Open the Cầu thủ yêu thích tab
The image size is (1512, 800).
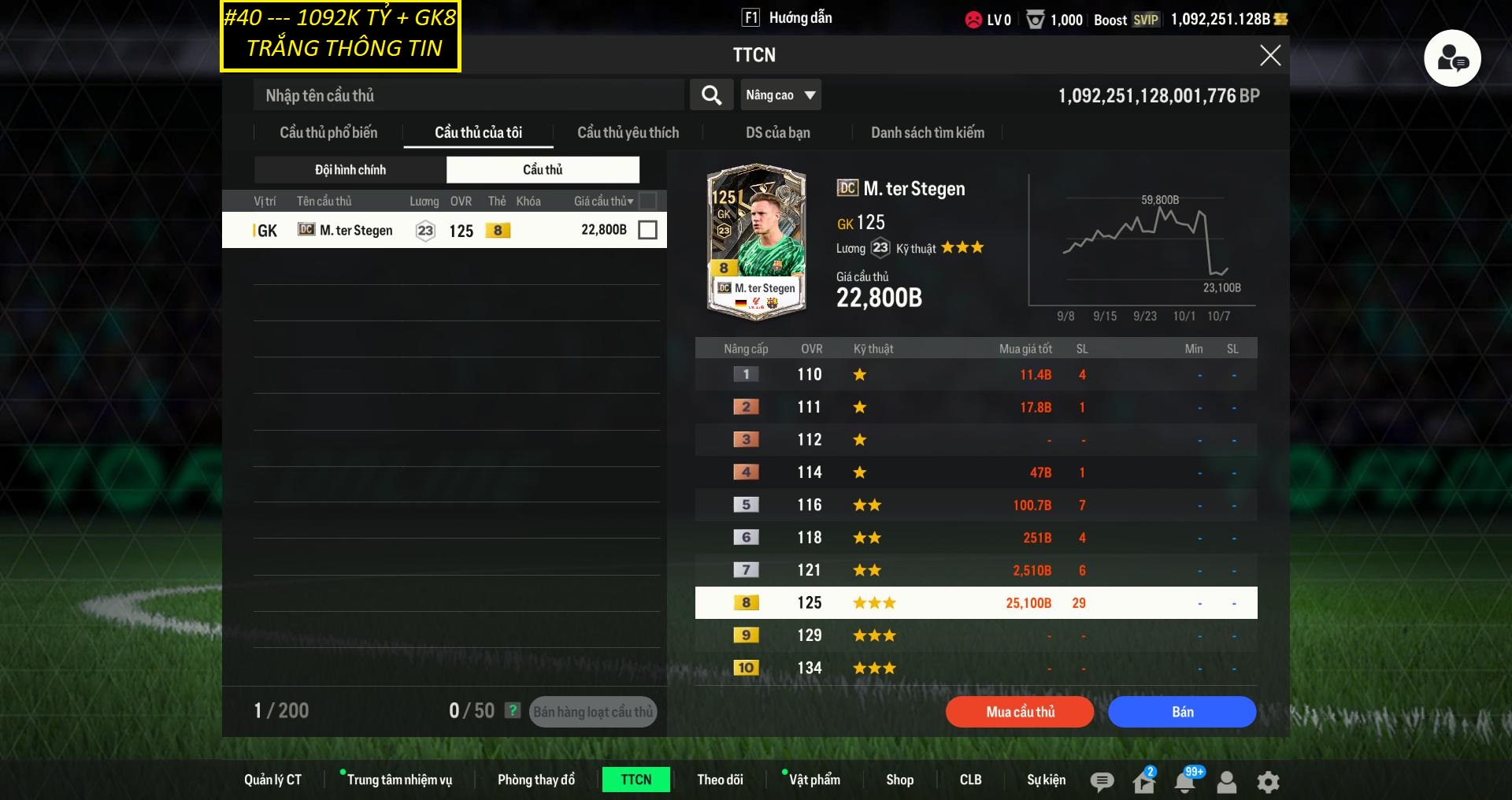tap(628, 132)
